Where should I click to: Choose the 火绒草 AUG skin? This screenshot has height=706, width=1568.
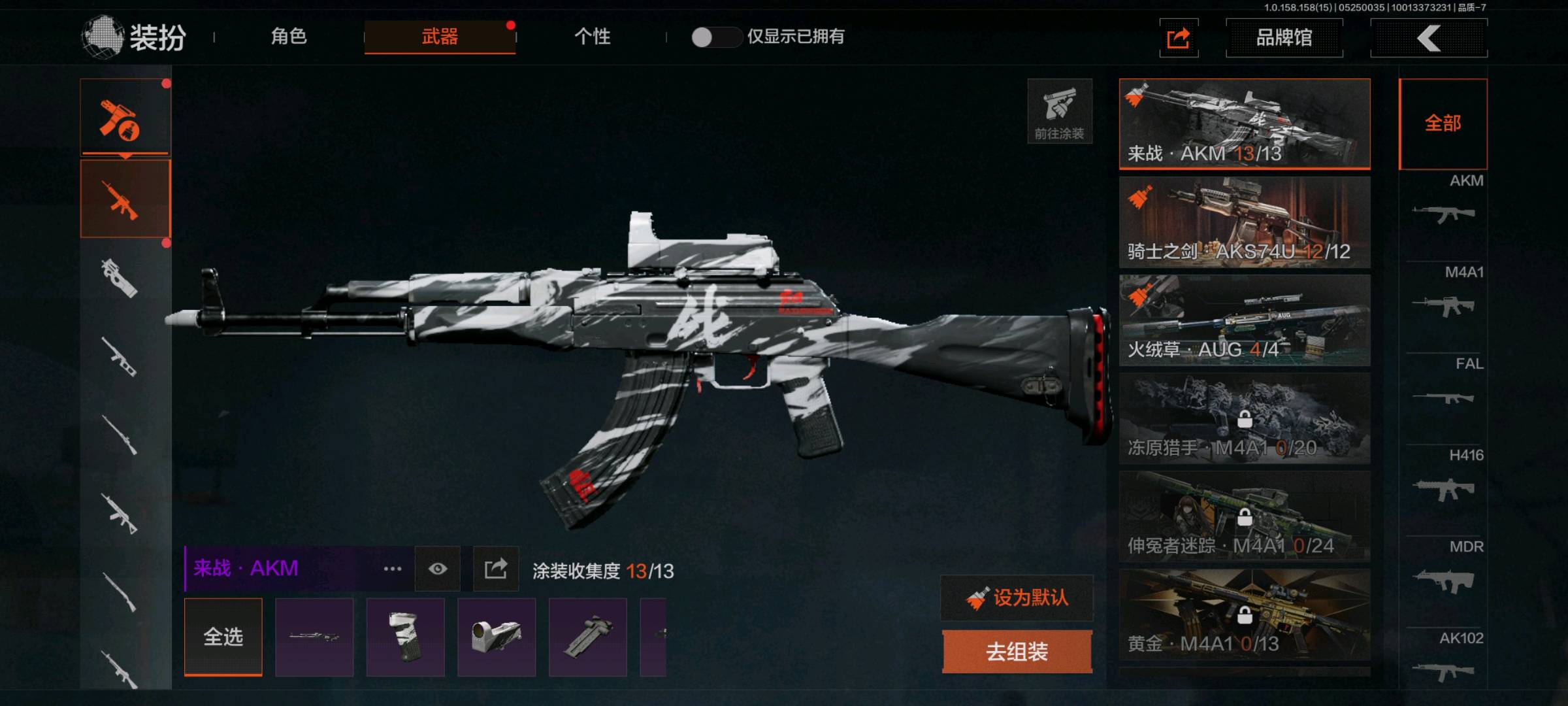pyautogui.click(x=1245, y=320)
